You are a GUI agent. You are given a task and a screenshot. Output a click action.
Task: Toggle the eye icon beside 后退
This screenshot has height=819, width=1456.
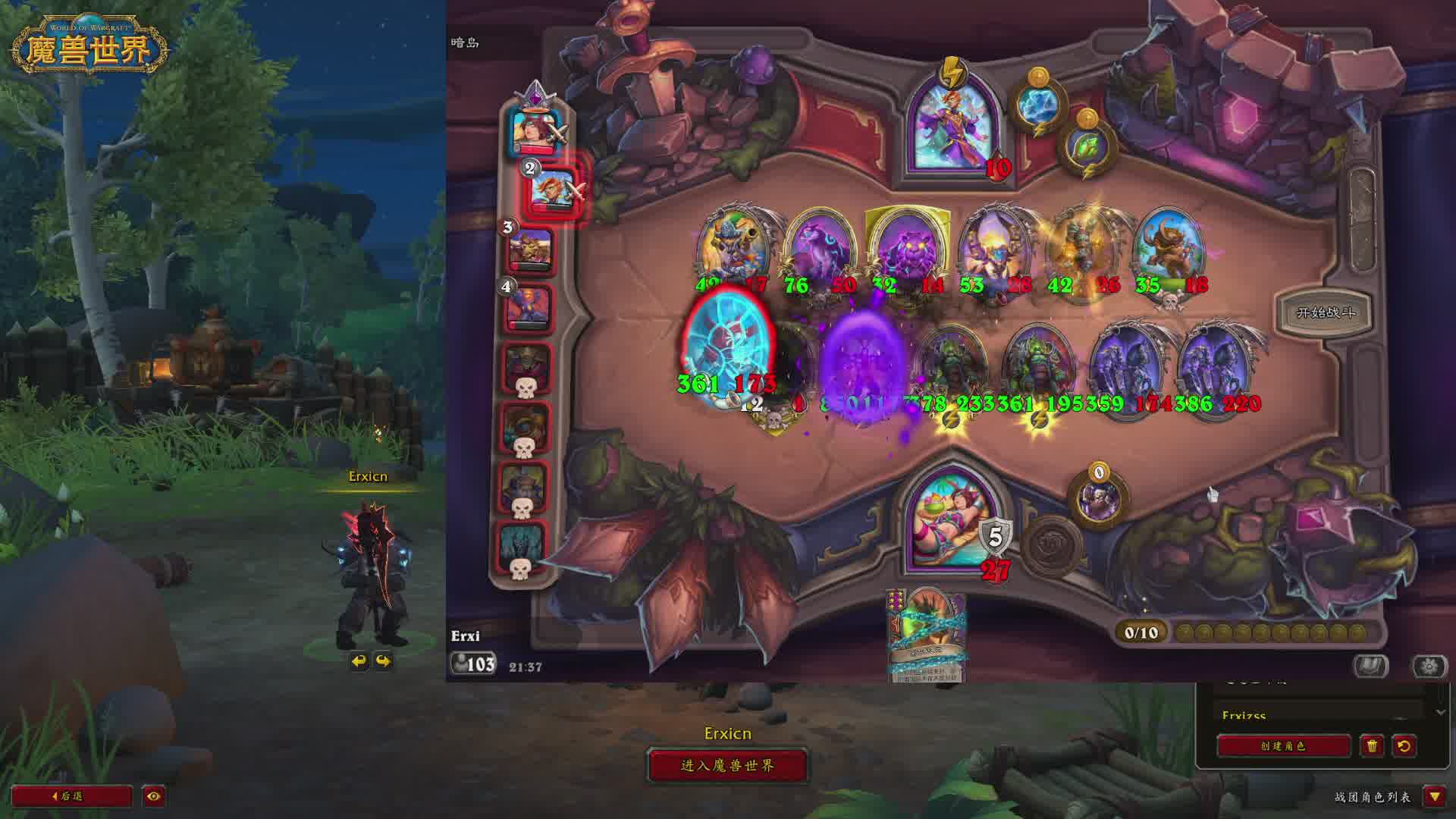(x=154, y=796)
